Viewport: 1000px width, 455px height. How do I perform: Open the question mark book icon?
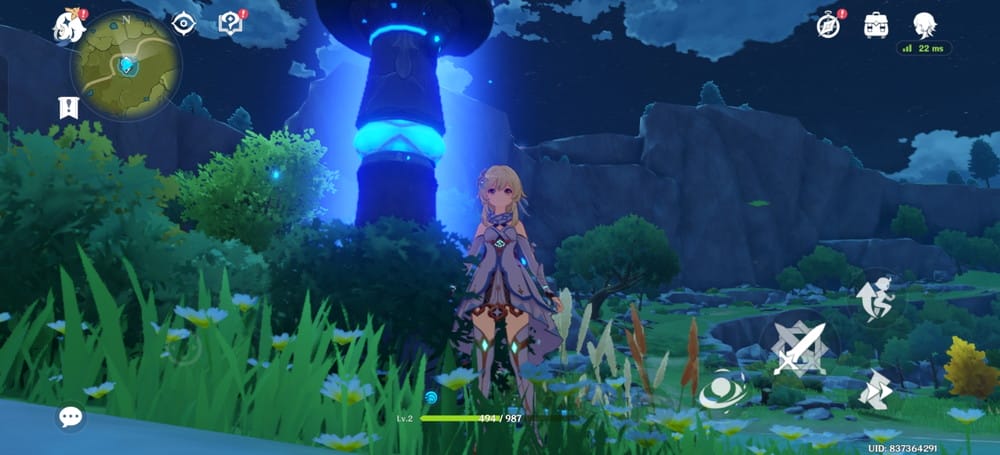[230, 23]
